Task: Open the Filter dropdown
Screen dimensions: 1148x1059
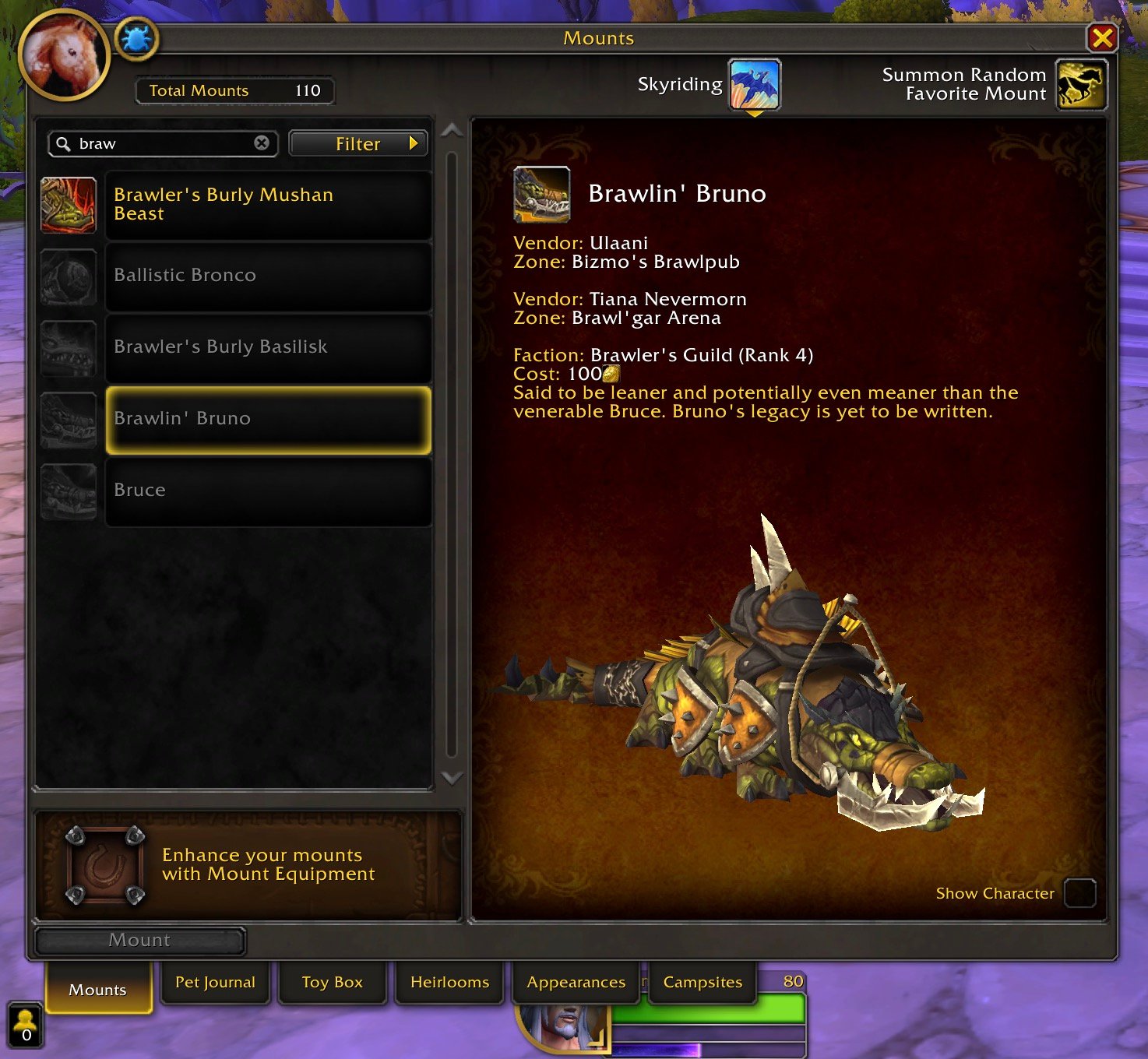Action: click(358, 143)
